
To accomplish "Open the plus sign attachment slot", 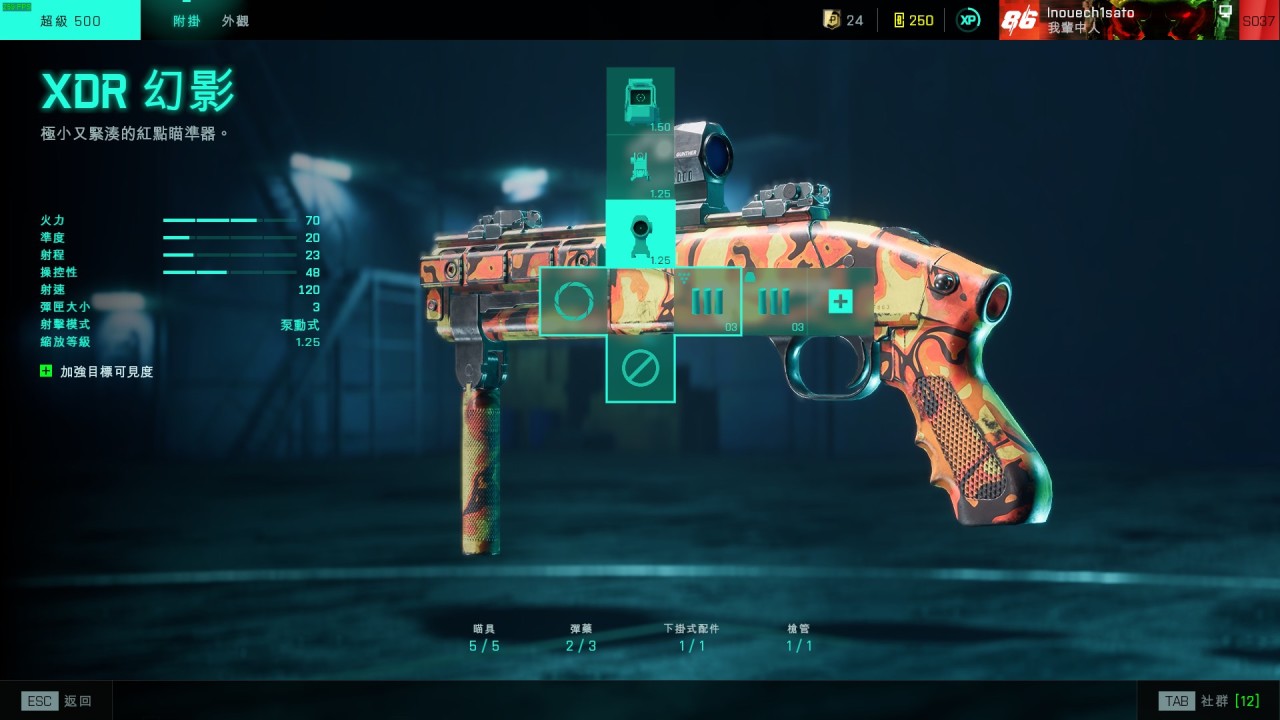I will pos(840,301).
